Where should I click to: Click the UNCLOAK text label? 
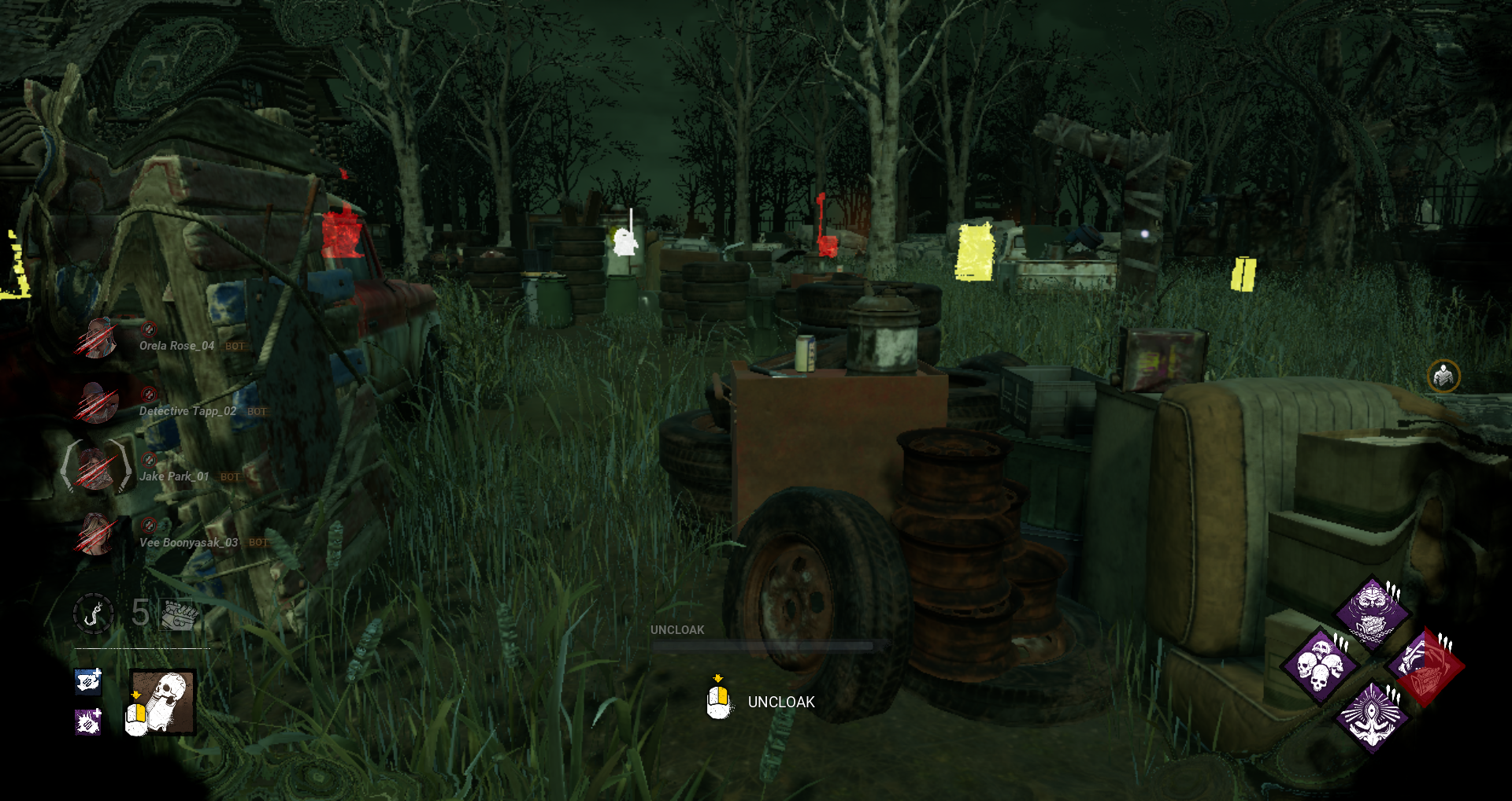[x=781, y=702]
